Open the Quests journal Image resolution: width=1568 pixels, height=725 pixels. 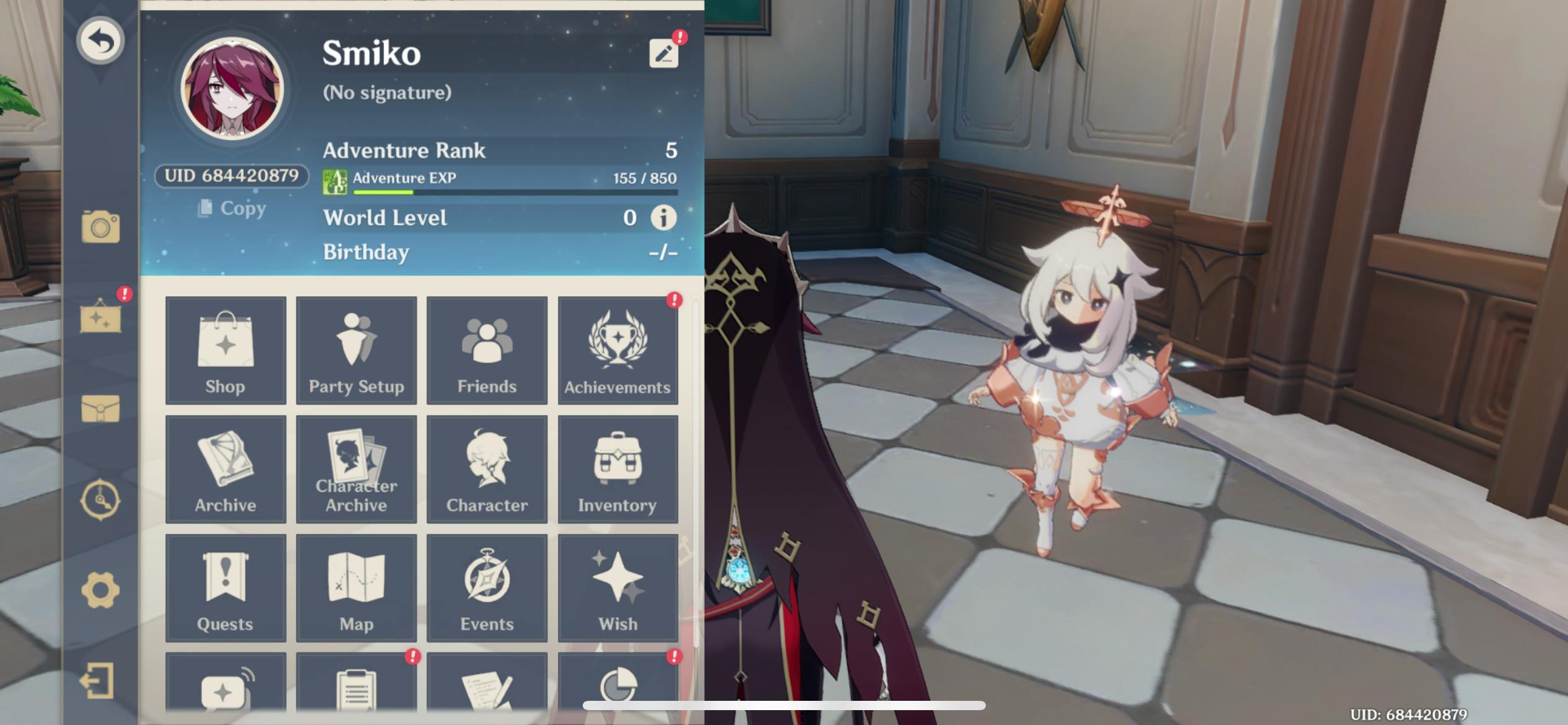pos(225,589)
